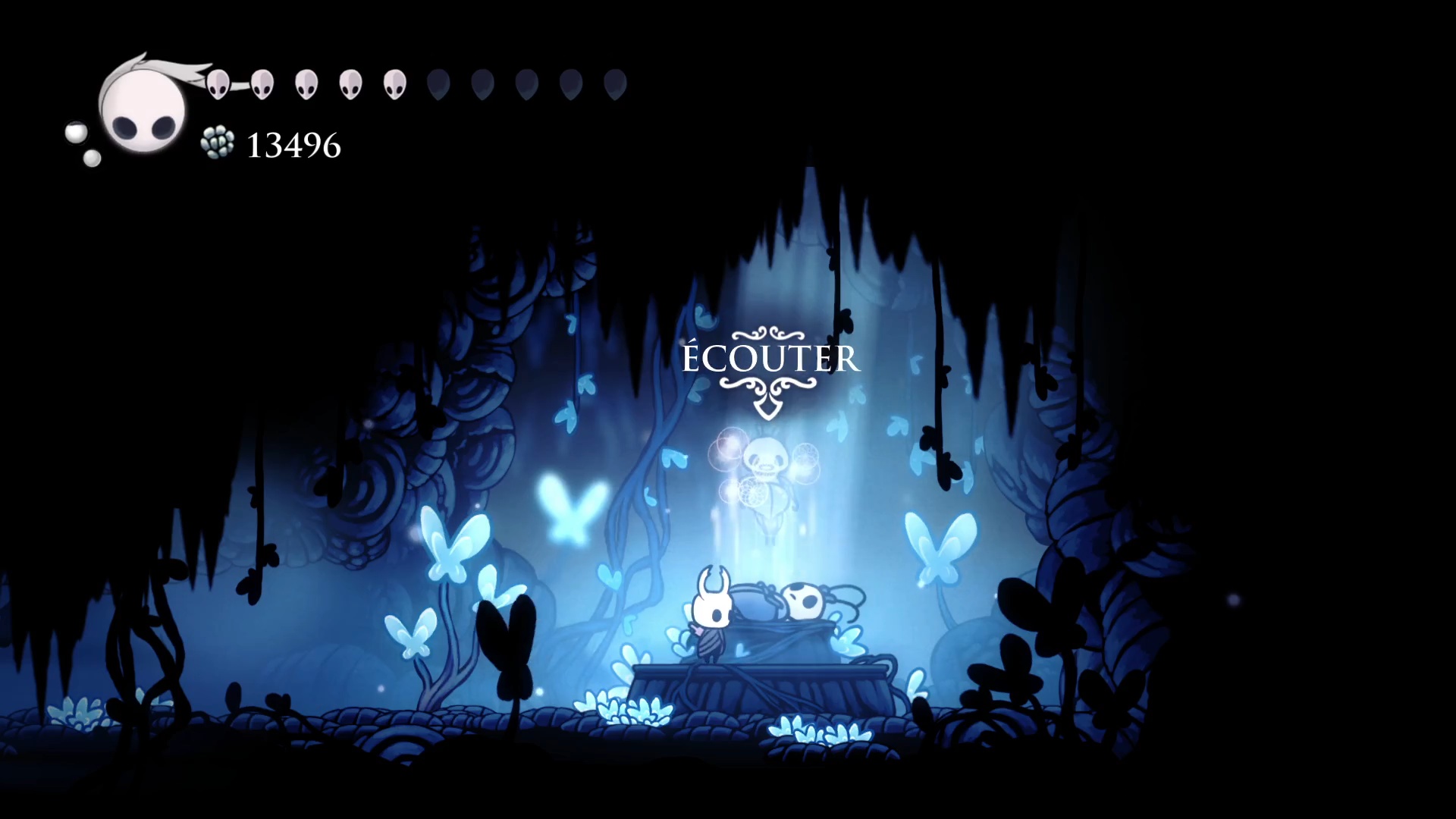Select the ÉCOUTER listen prompt
1456x819 pixels.
coord(770,359)
